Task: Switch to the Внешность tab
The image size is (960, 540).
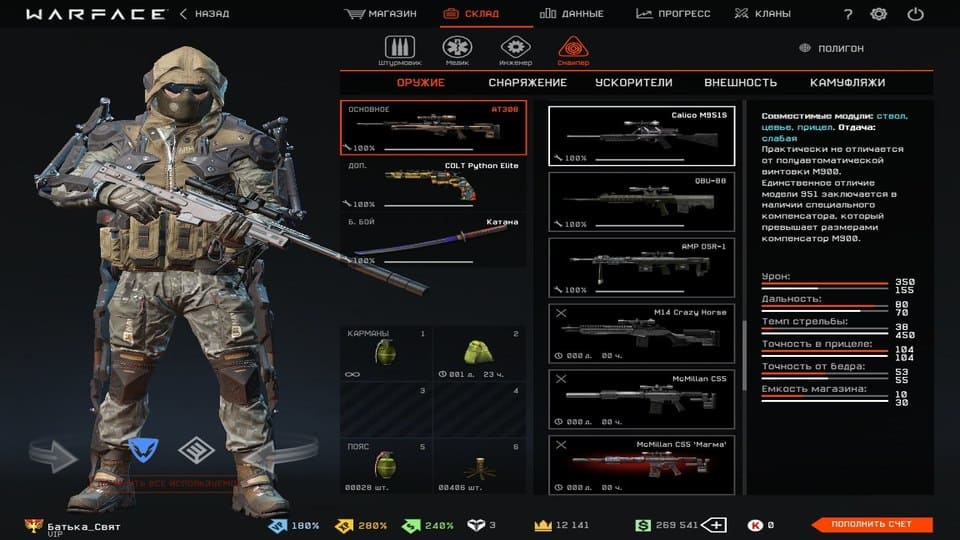Action: 740,83
